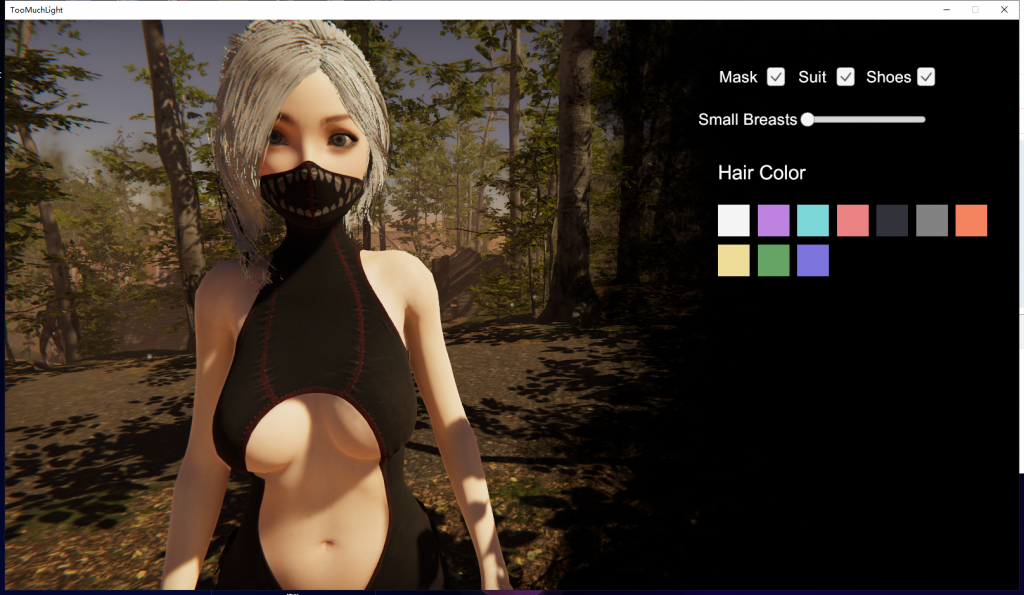The image size is (1024, 595).
Task: Uncheck the Suit checkbox
Action: tap(846, 77)
